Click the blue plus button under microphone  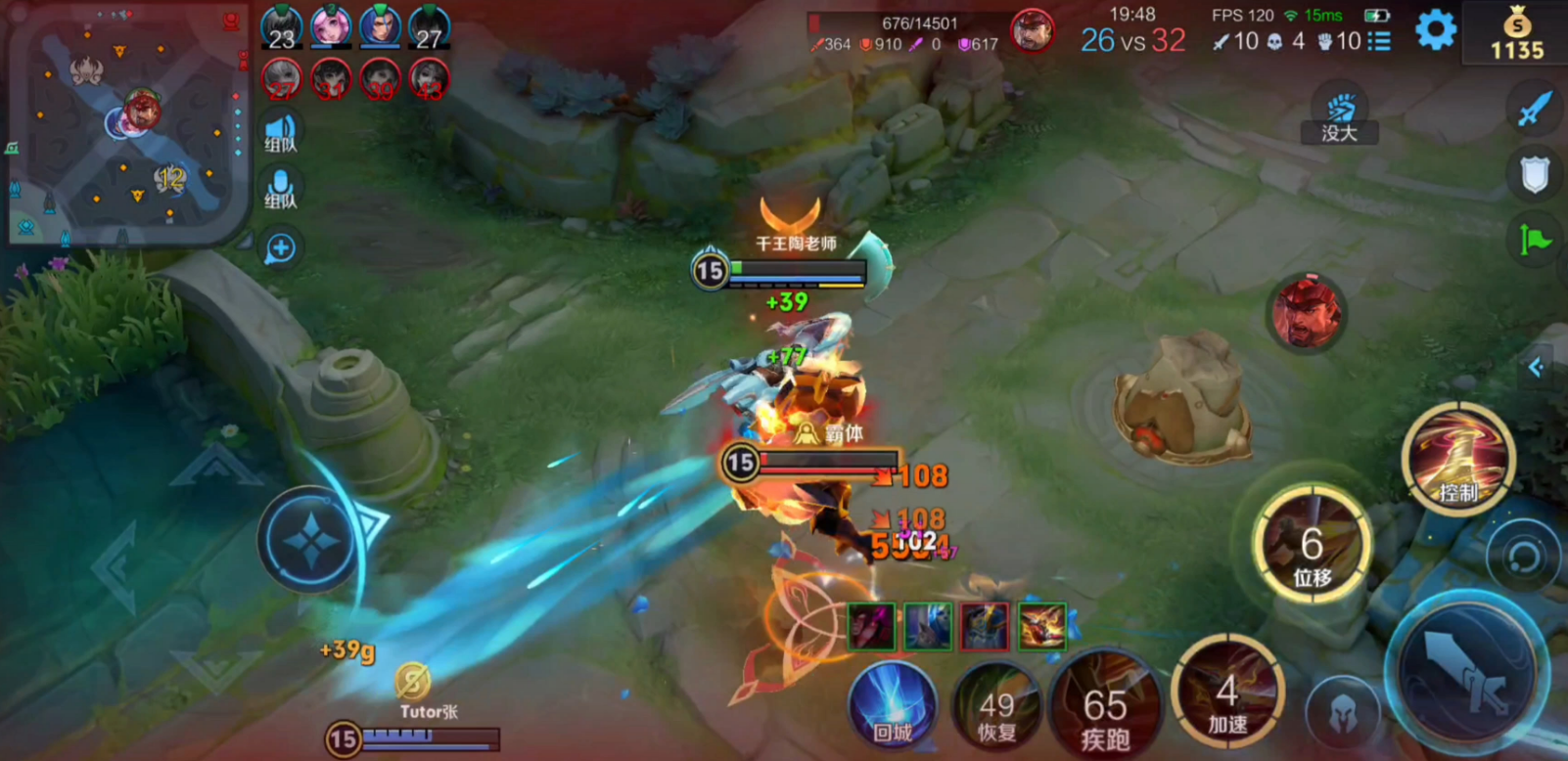pos(281,248)
